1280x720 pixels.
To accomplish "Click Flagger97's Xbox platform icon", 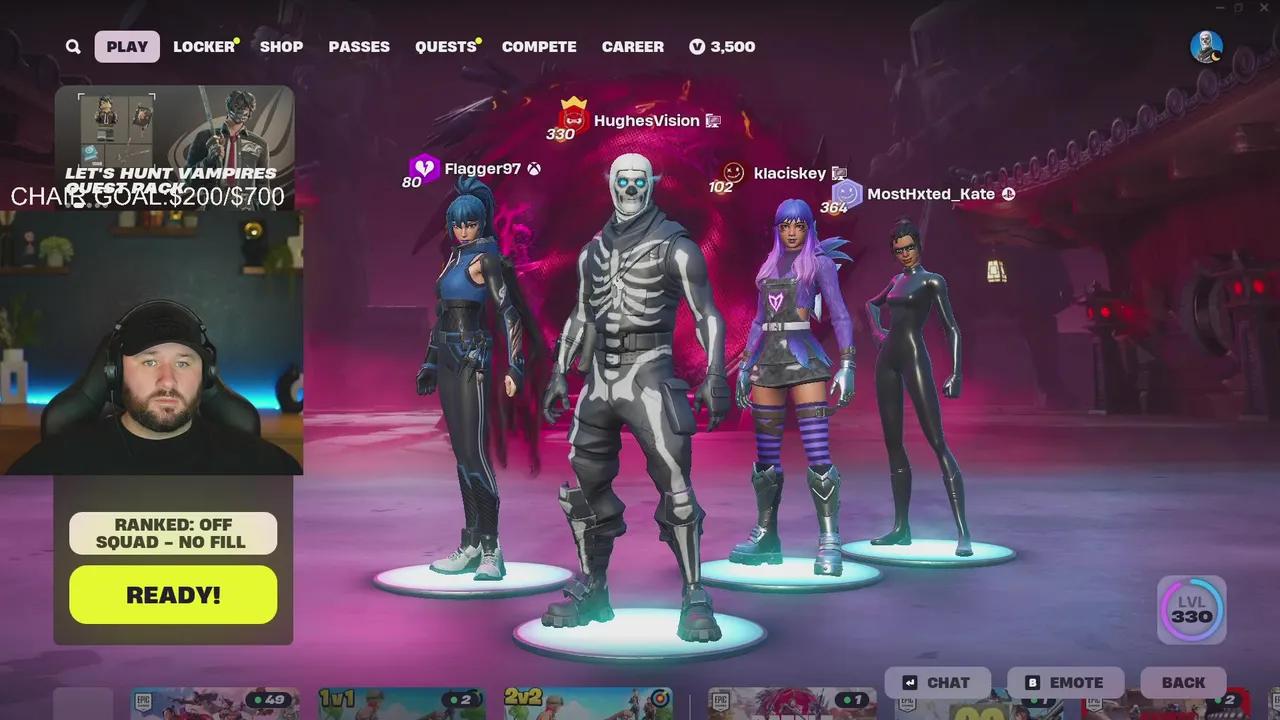I will (x=532, y=168).
